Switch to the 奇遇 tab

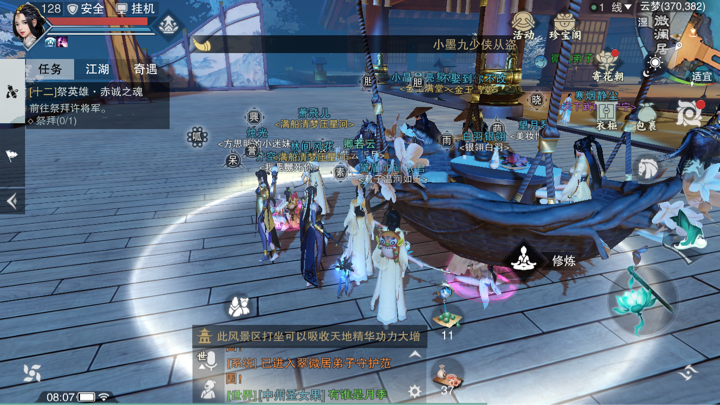pyautogui.click(x=145, y=69)
